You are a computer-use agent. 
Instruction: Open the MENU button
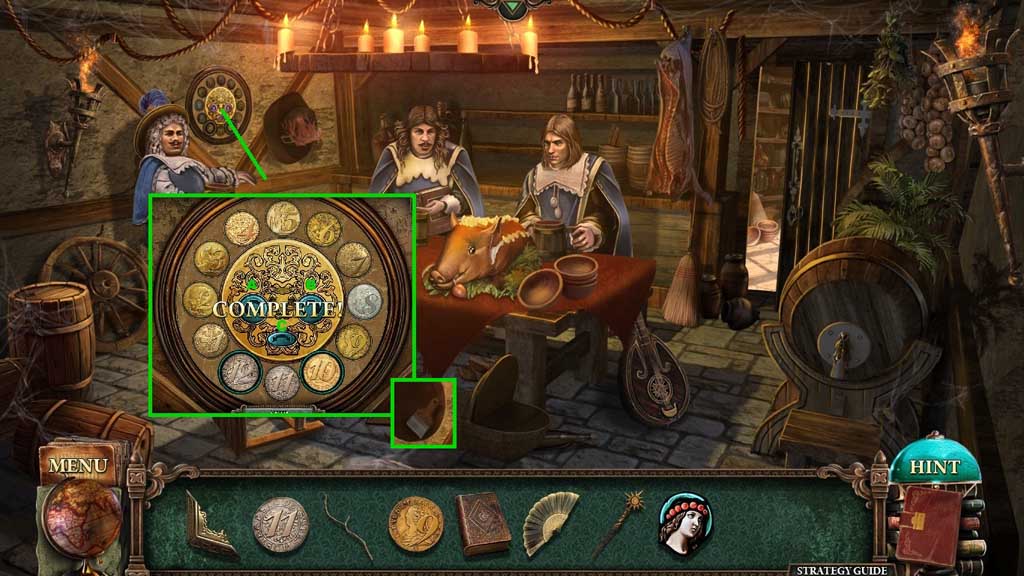pyautogui.click(x=77, y=465)
